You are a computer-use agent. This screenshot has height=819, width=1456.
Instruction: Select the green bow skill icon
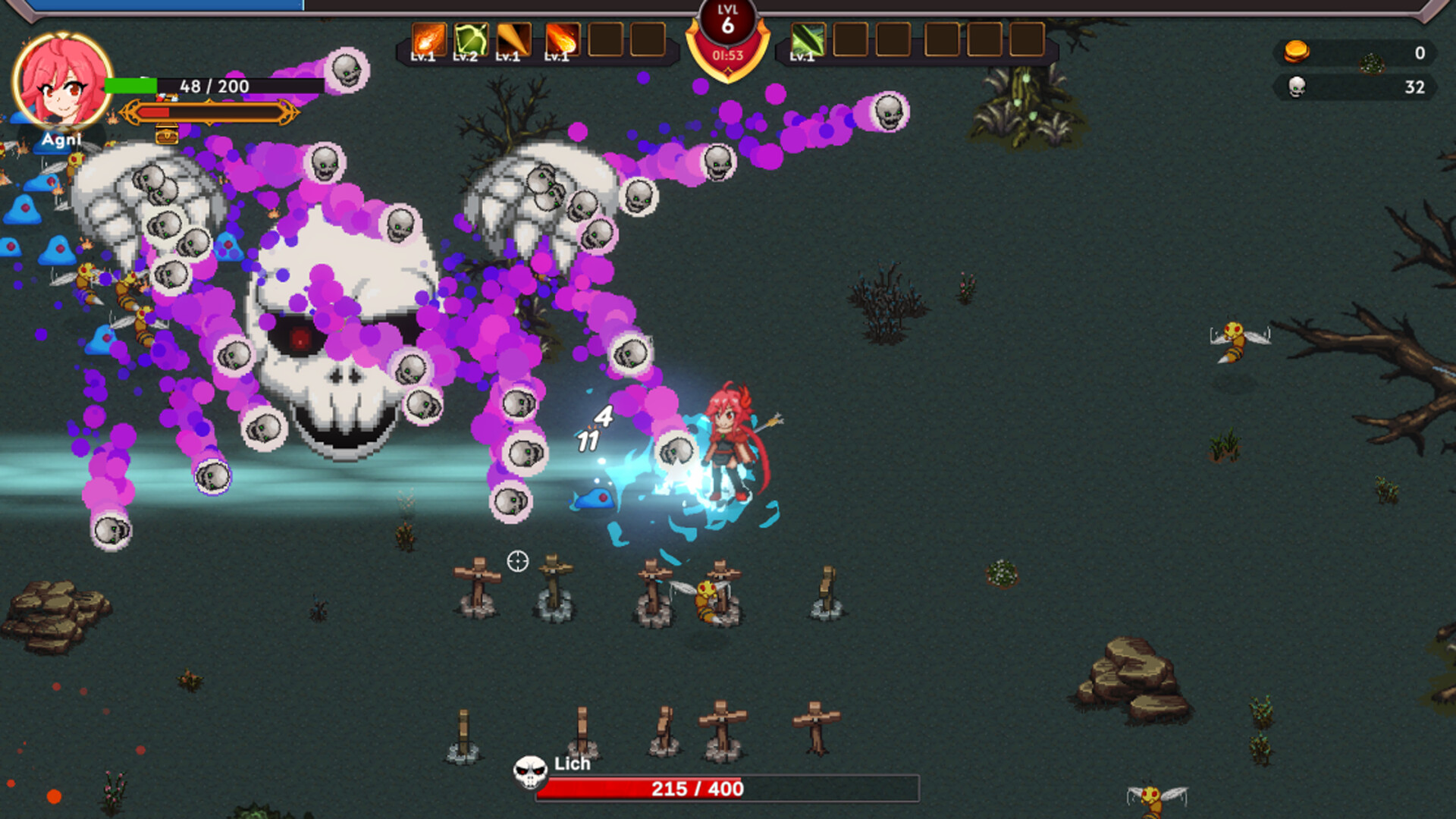pyautogui.click(x=471, y=39)
